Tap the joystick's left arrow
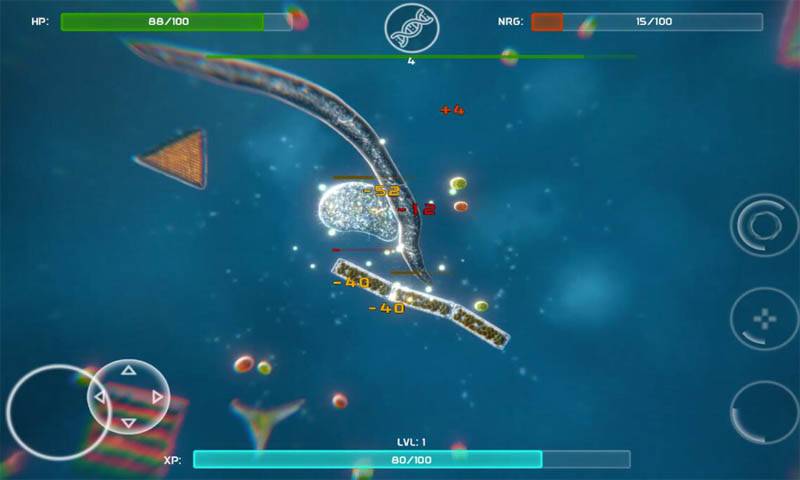 click(100, 397)
